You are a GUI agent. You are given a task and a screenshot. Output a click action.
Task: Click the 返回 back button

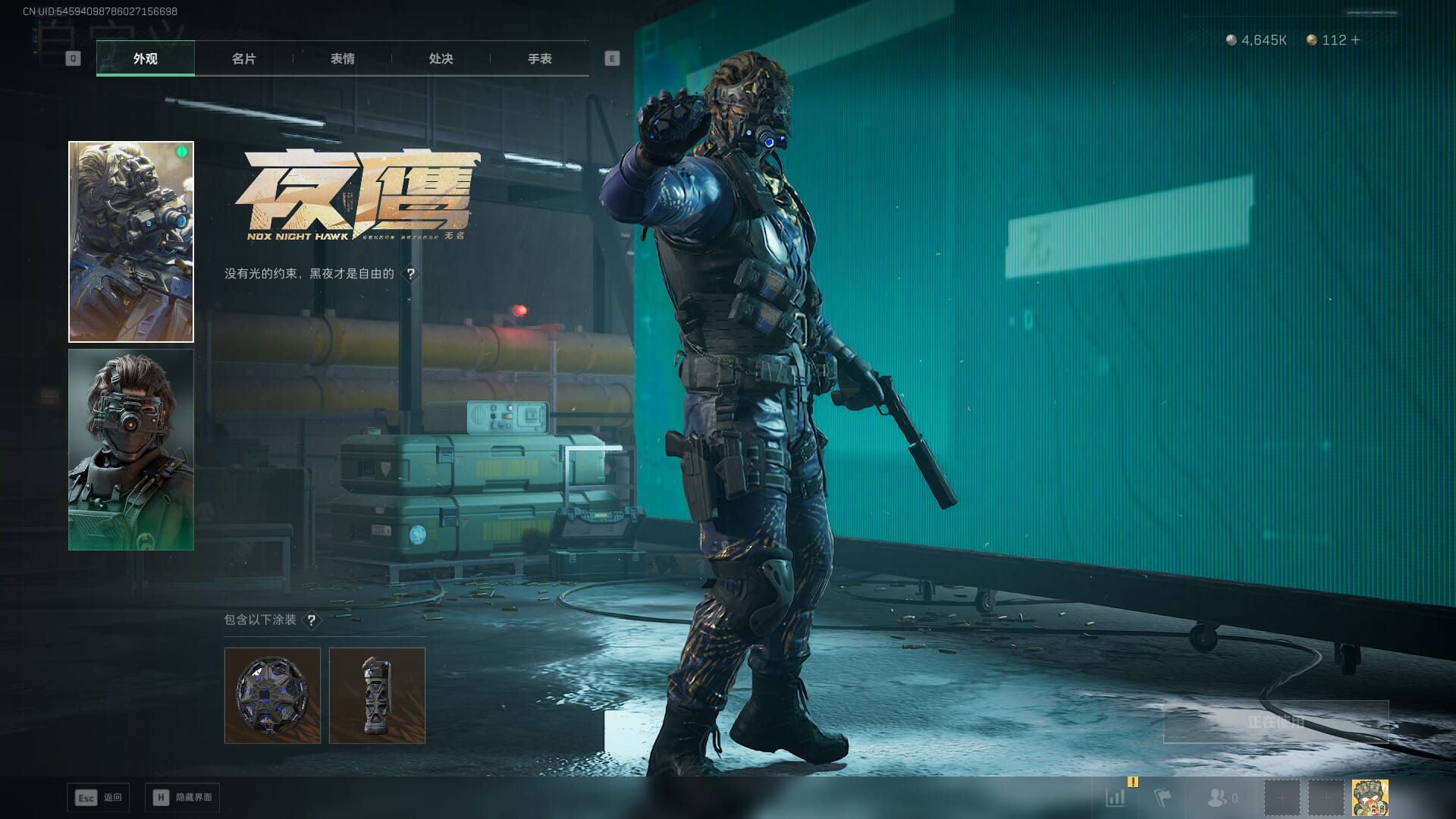[x=99, y=798]
